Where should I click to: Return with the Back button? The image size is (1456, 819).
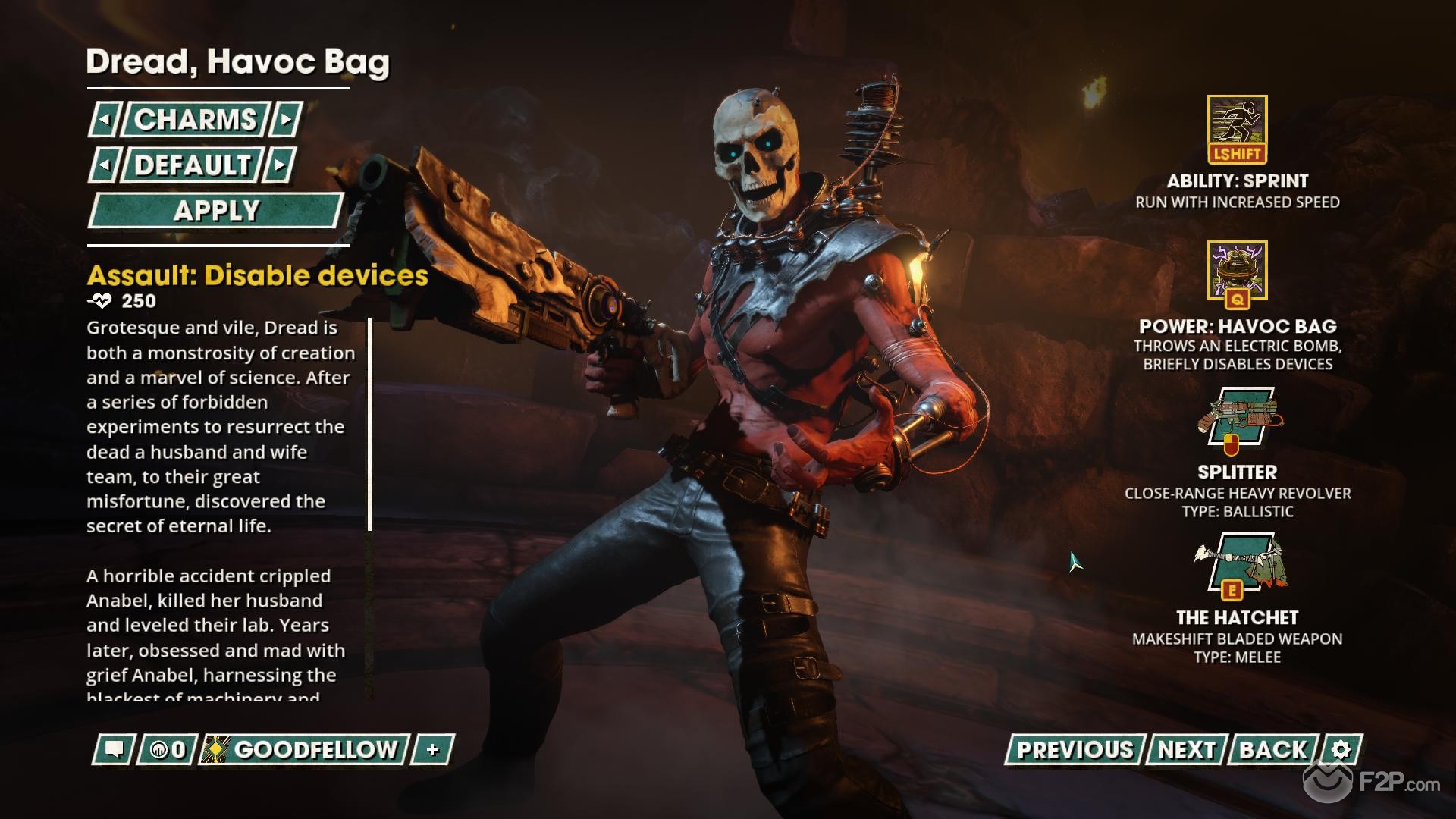(1273, 750)
